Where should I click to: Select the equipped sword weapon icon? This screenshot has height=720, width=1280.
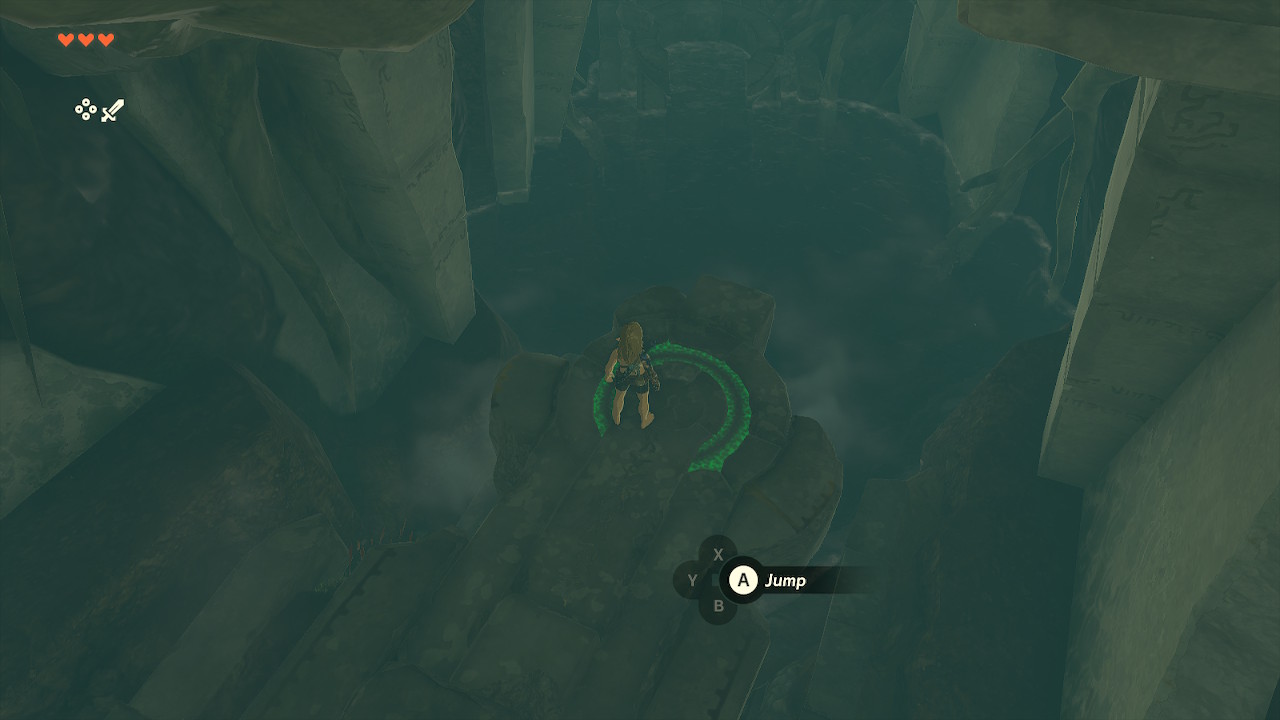tap(112, 110)
